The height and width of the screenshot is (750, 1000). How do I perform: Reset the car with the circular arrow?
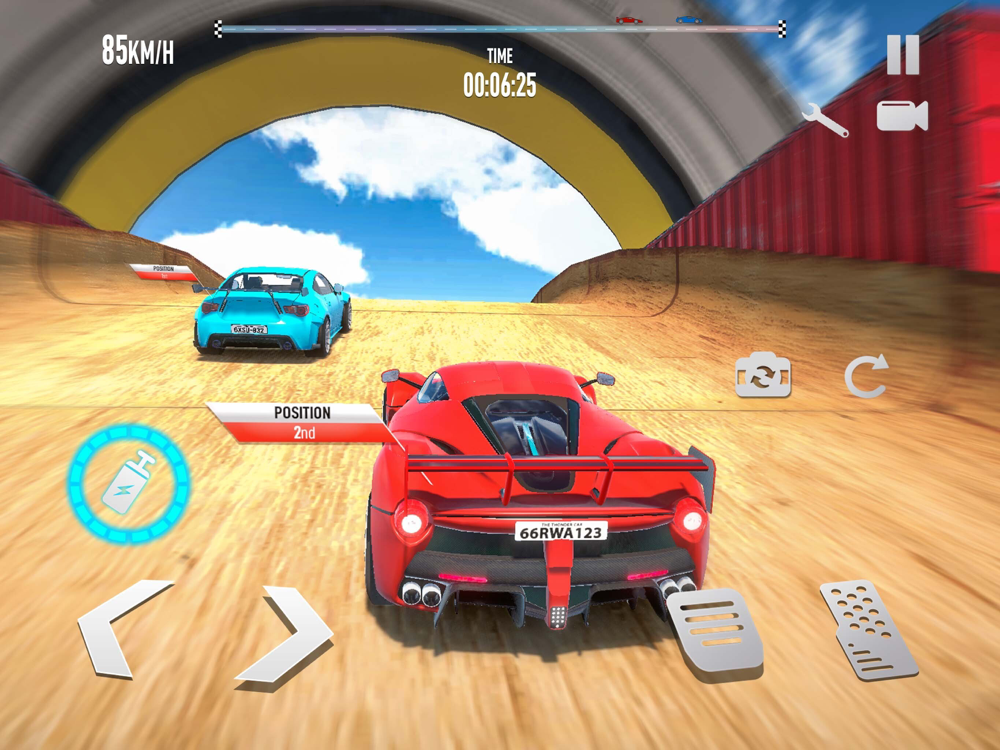tap(866, 377)
